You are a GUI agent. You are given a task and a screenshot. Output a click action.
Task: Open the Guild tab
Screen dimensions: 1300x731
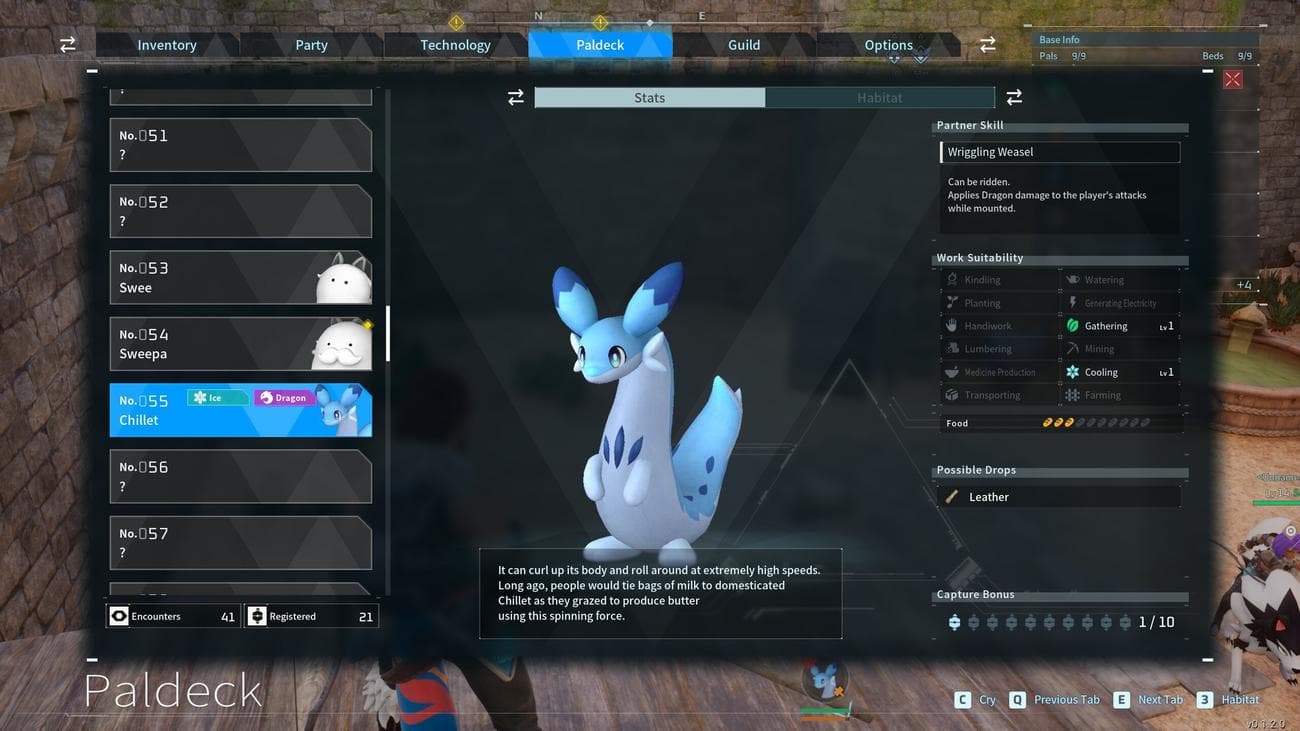click(744, 45)
